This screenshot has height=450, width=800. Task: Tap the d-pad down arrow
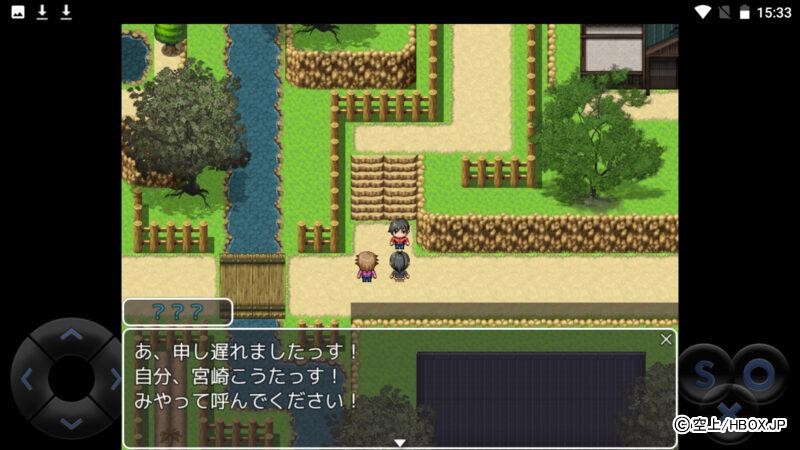click(x=70, y=423)
